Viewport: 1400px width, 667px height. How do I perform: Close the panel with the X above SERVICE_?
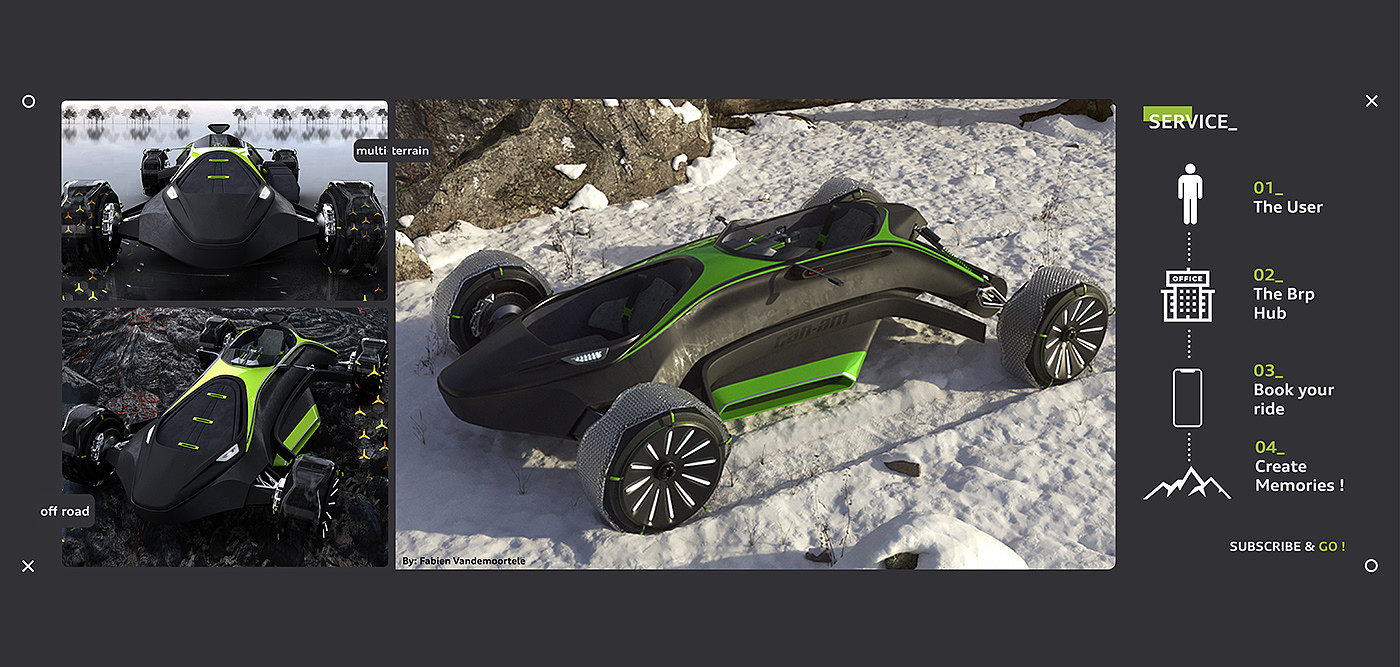[1372, 101]
